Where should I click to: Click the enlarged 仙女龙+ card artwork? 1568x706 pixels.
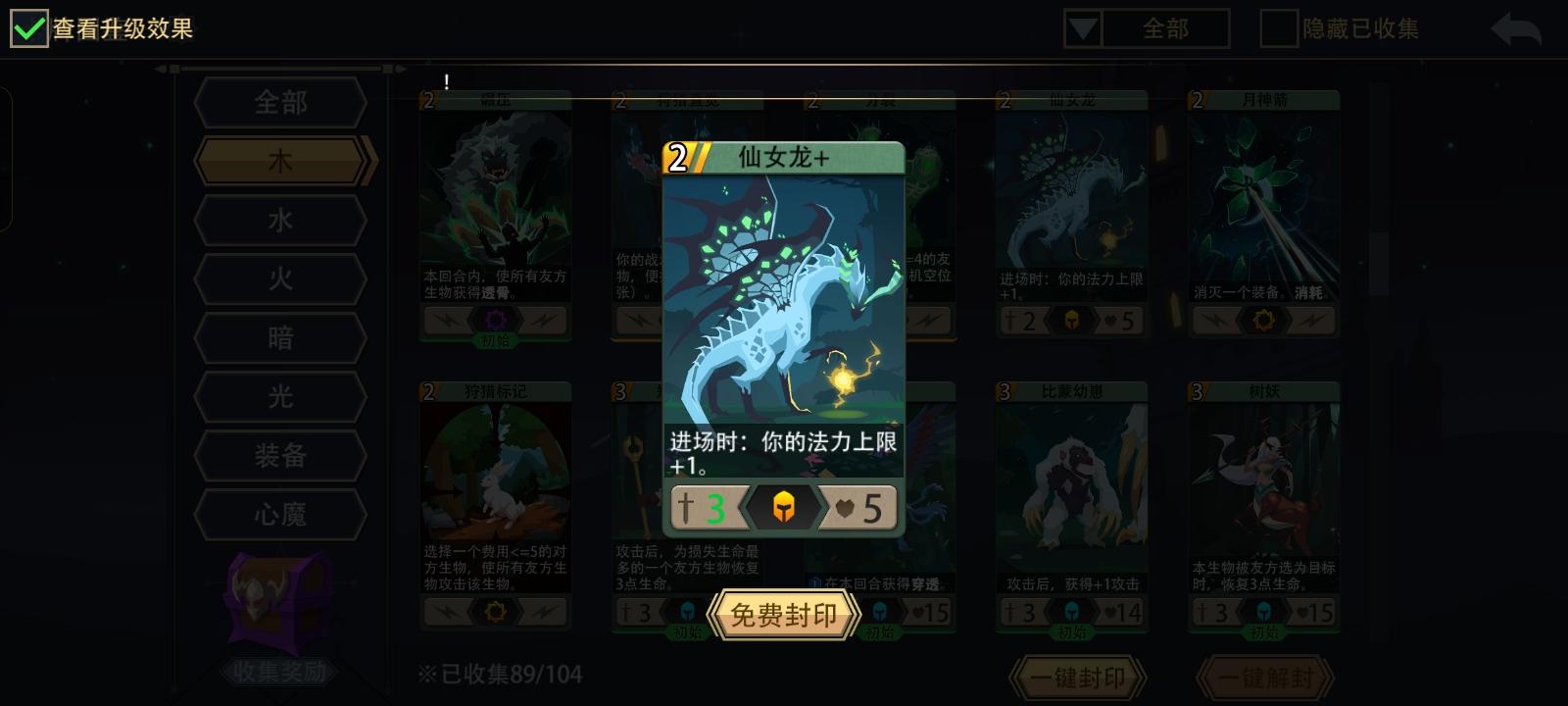coord(783,294)
